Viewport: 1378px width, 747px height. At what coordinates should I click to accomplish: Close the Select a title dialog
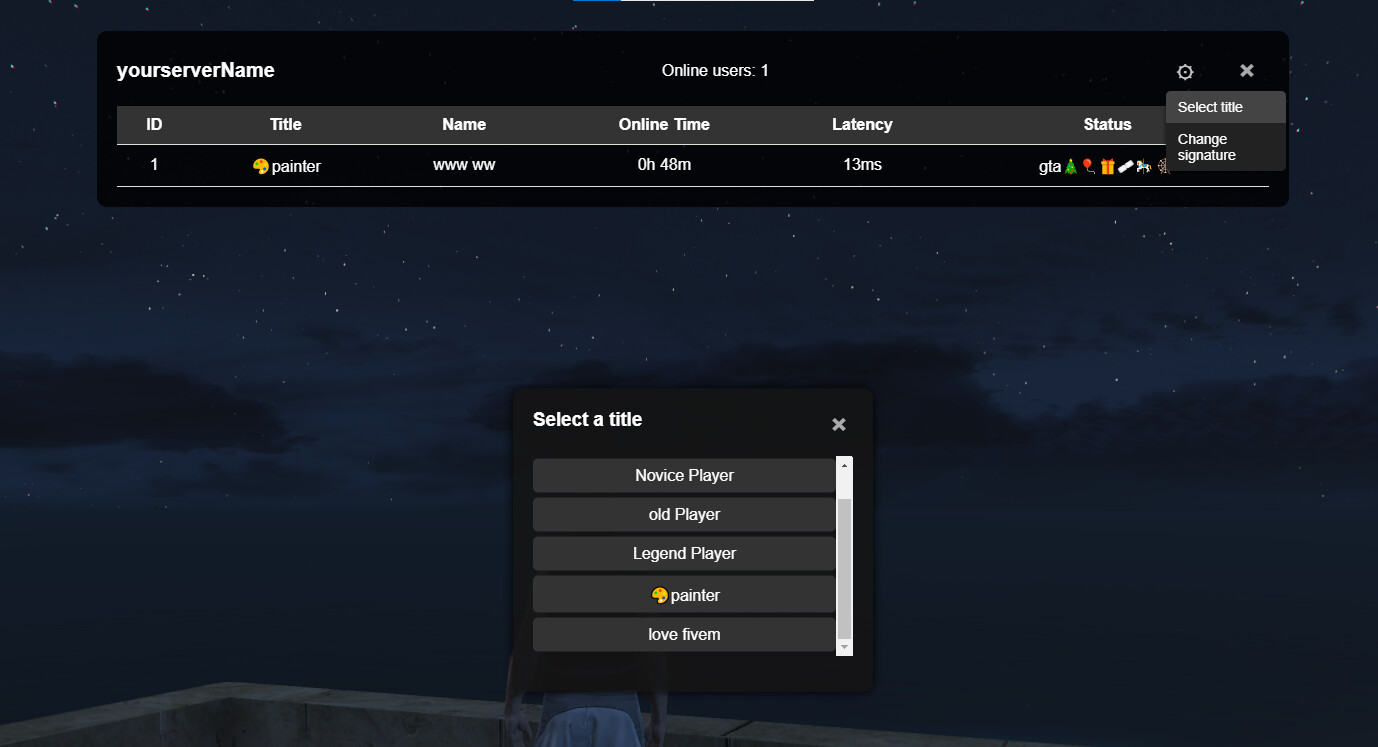(x=838, y=424)
